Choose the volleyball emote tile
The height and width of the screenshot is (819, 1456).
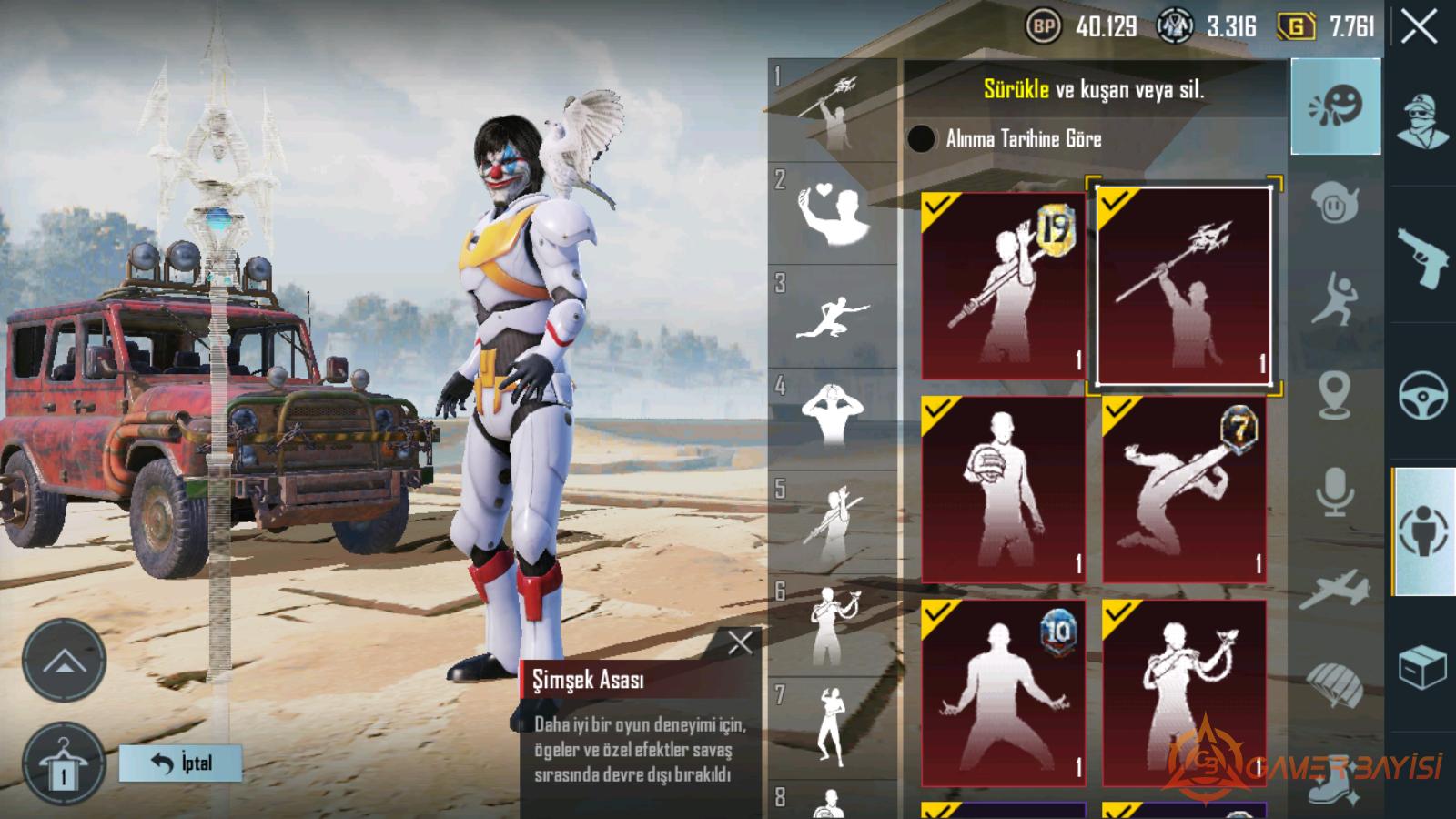pos(1003,490)
